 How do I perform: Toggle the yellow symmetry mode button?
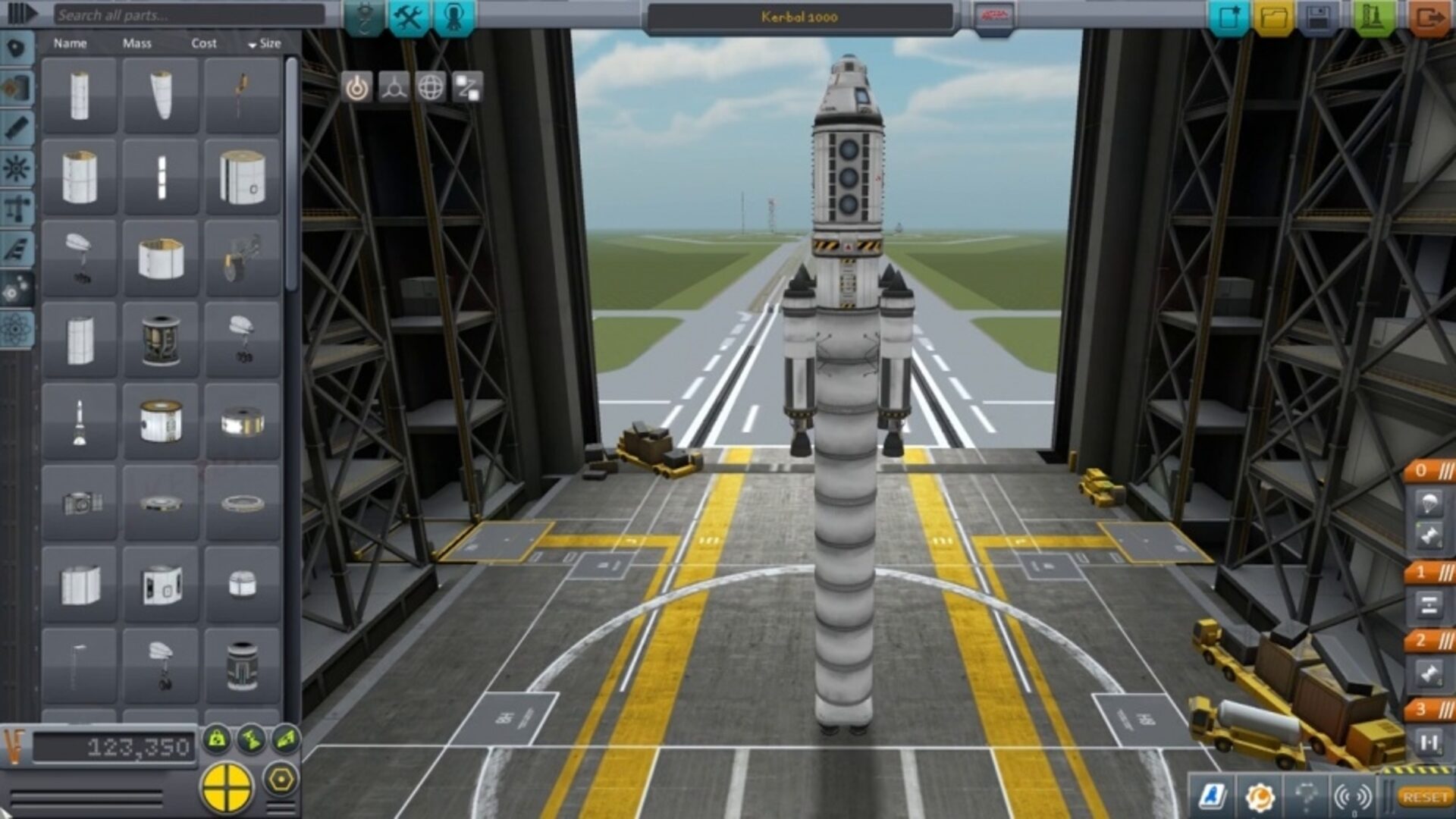[226, 786]
